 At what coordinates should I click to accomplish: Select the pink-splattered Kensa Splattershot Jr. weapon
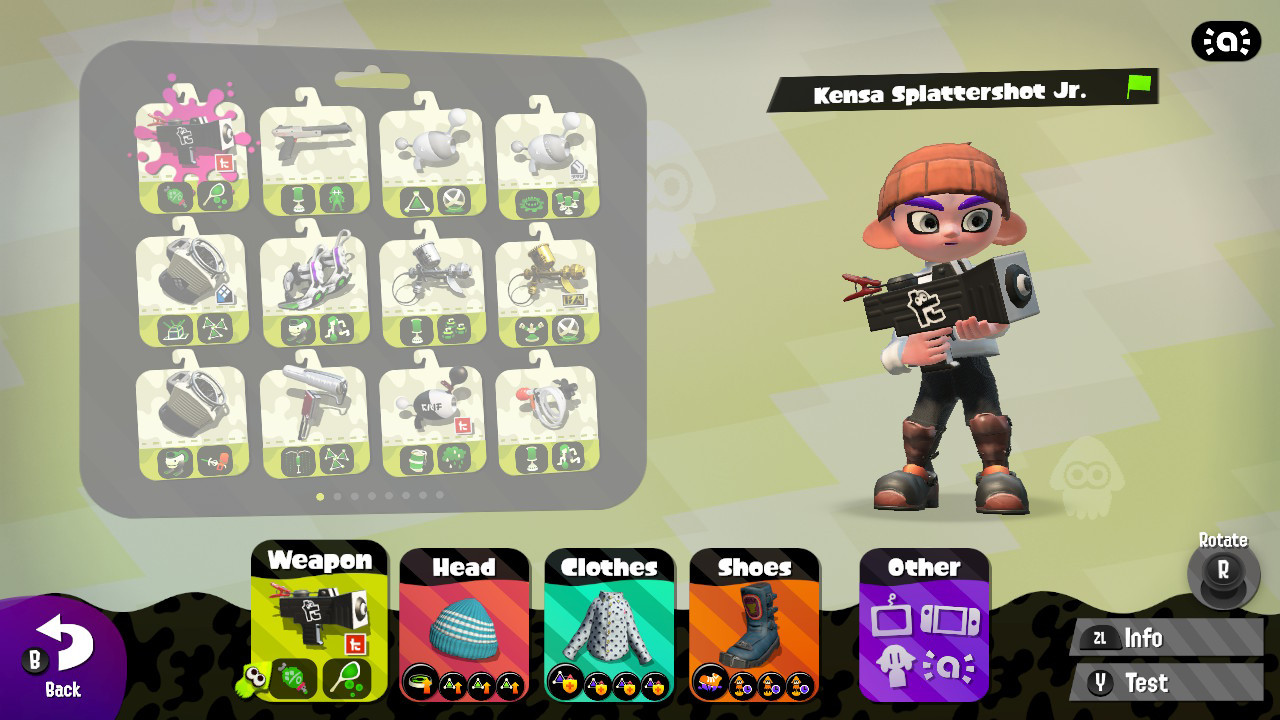point(190,150)
